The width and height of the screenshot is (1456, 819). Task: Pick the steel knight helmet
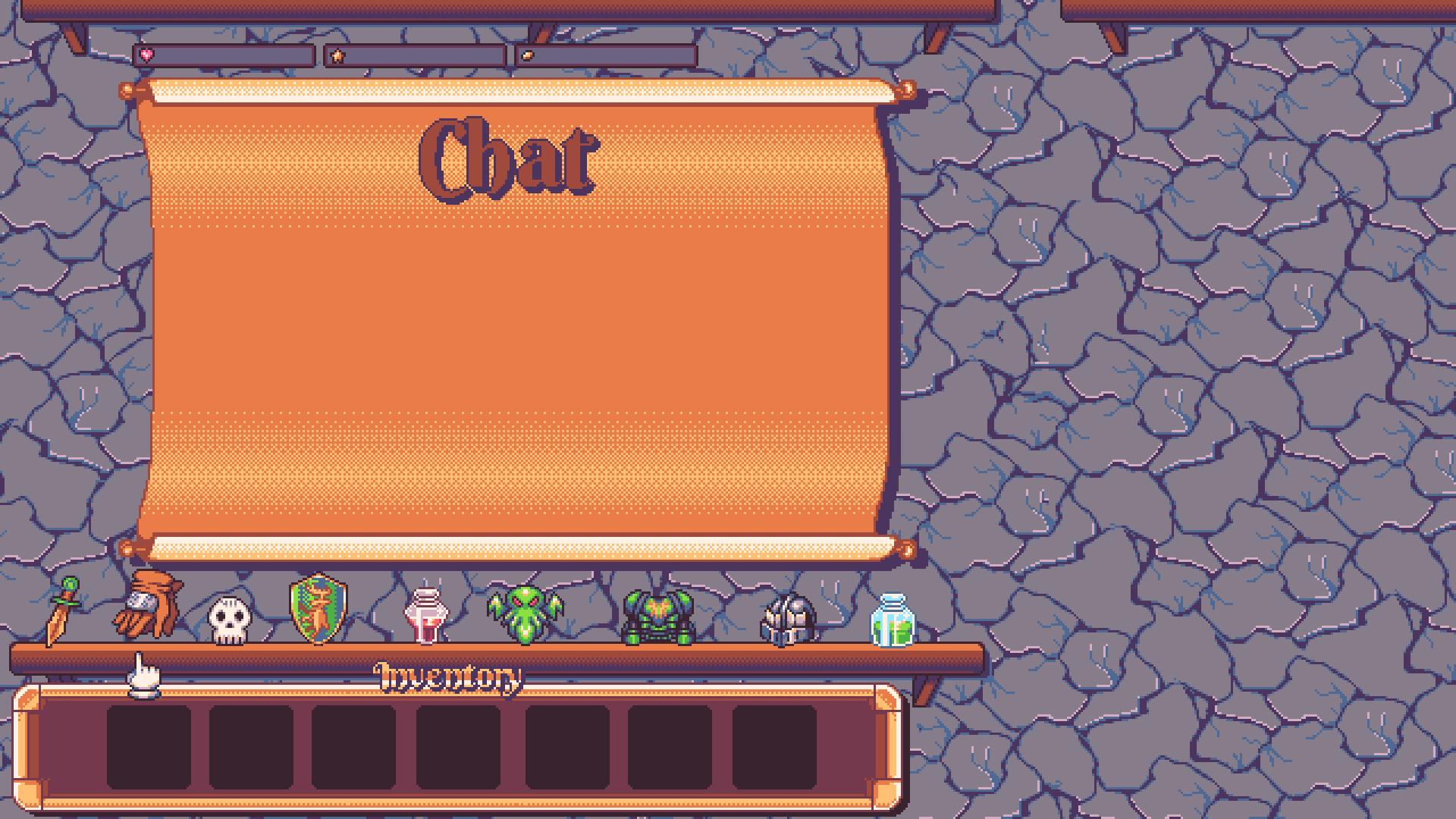click(x=789, y=620)
